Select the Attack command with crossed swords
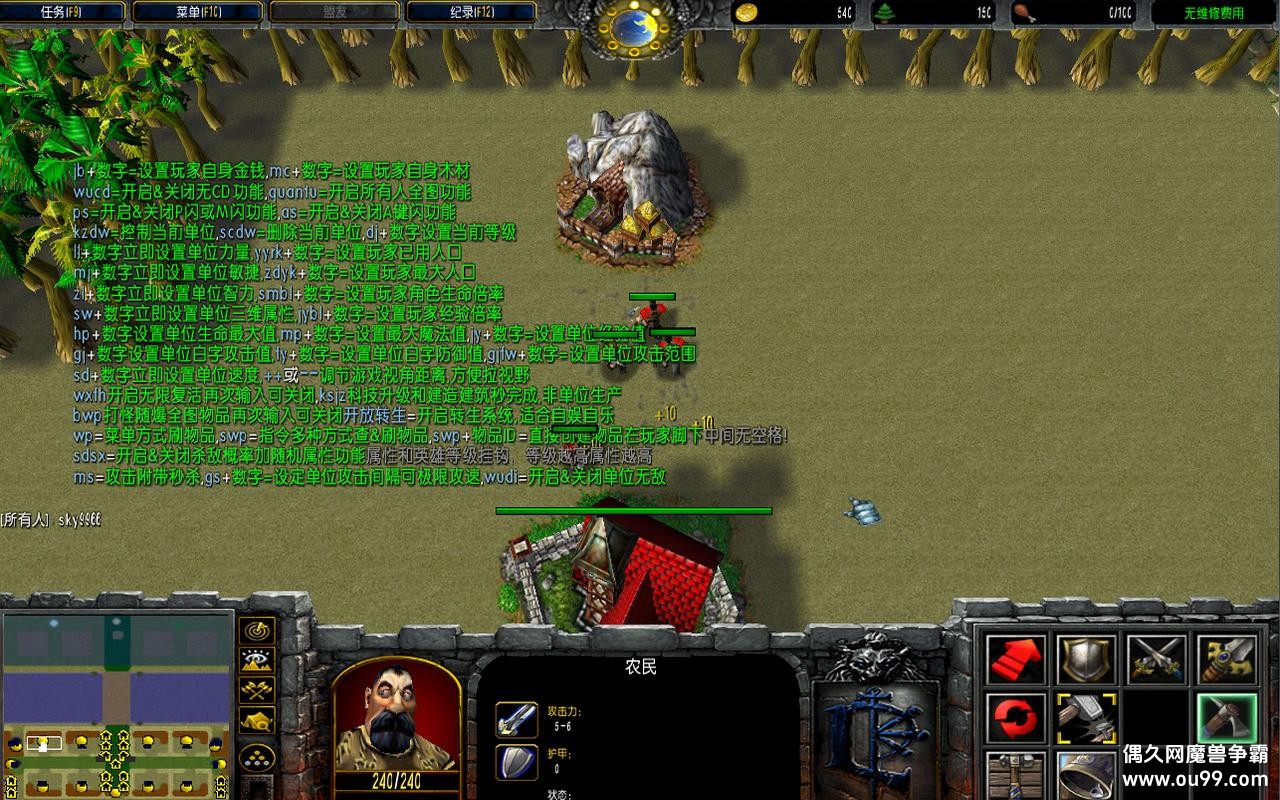 coord(1158,658)
